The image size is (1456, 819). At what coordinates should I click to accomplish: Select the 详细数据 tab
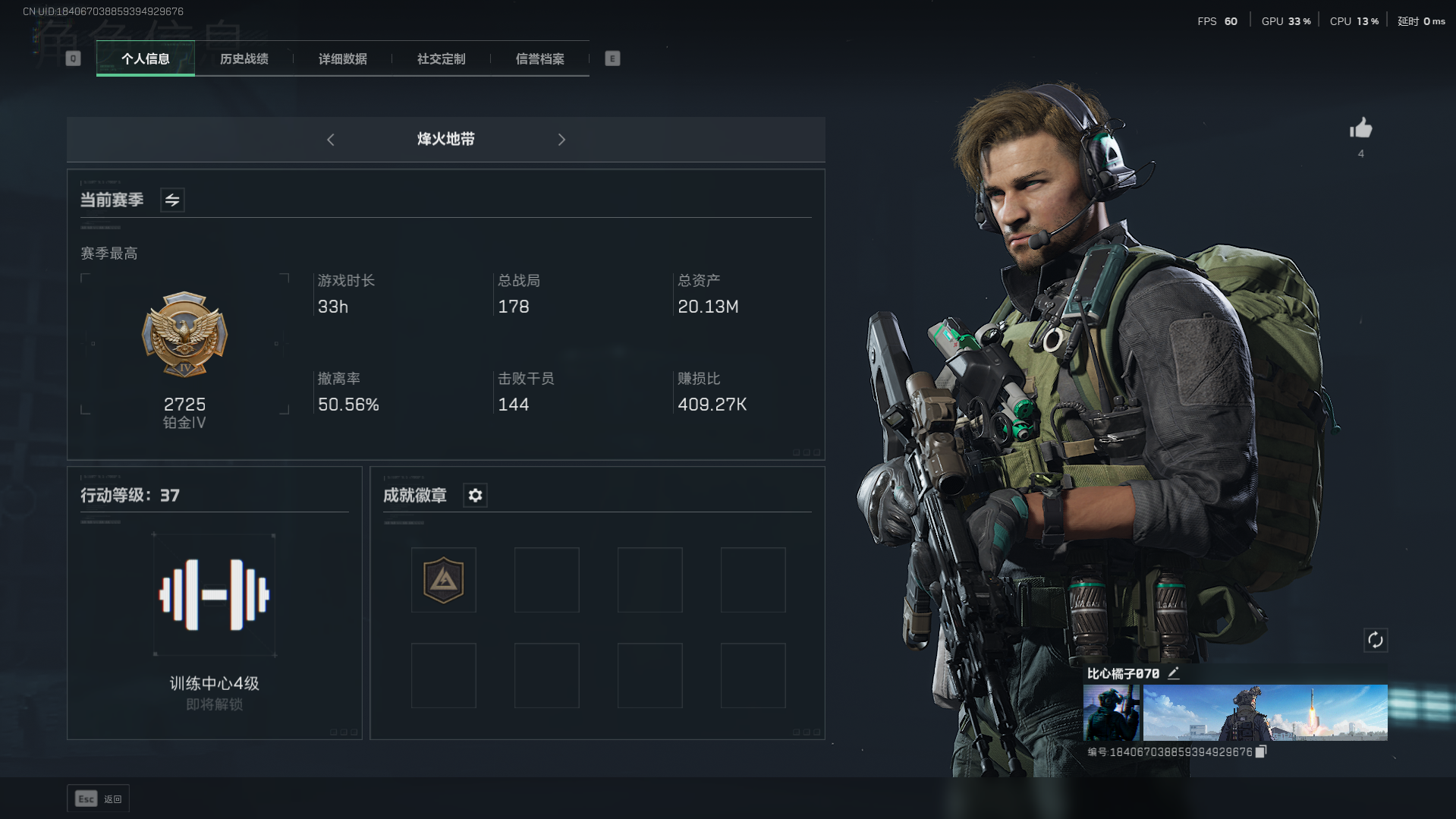(x=342, y=59)
